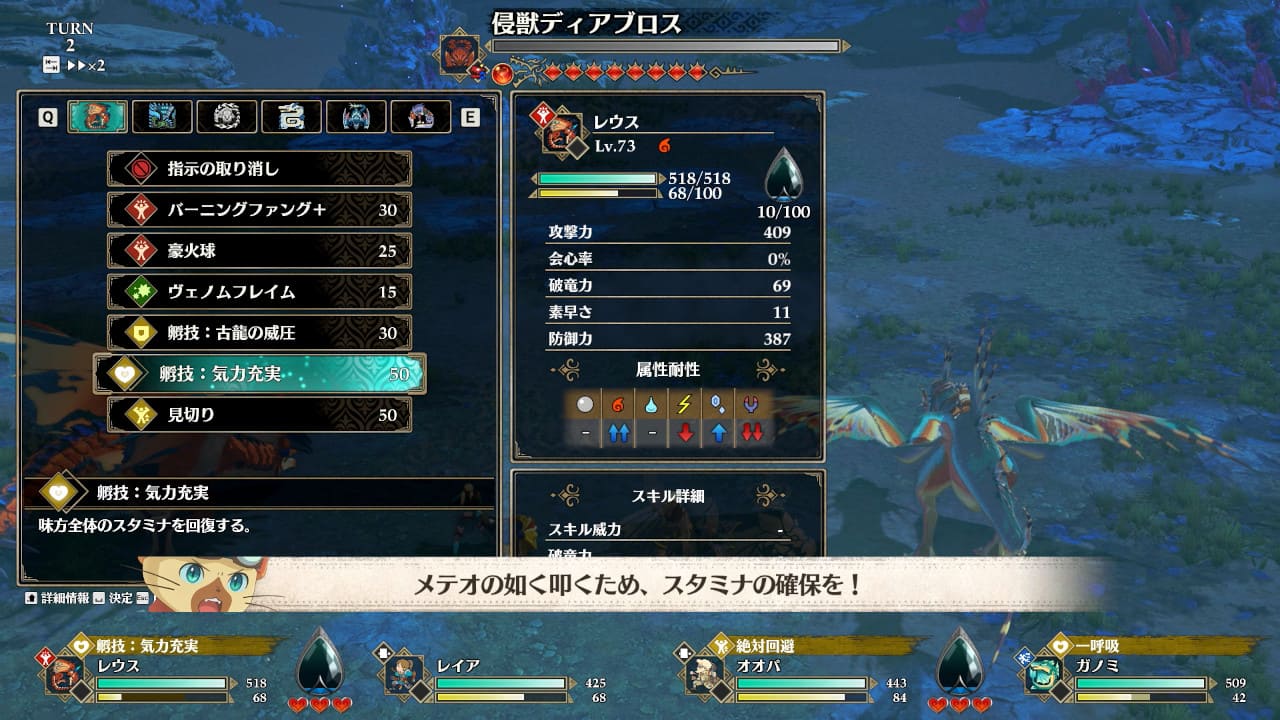Switch to the blue-green spiky monster tab
The image size is (1280, 720).
(x=162, y=117)
